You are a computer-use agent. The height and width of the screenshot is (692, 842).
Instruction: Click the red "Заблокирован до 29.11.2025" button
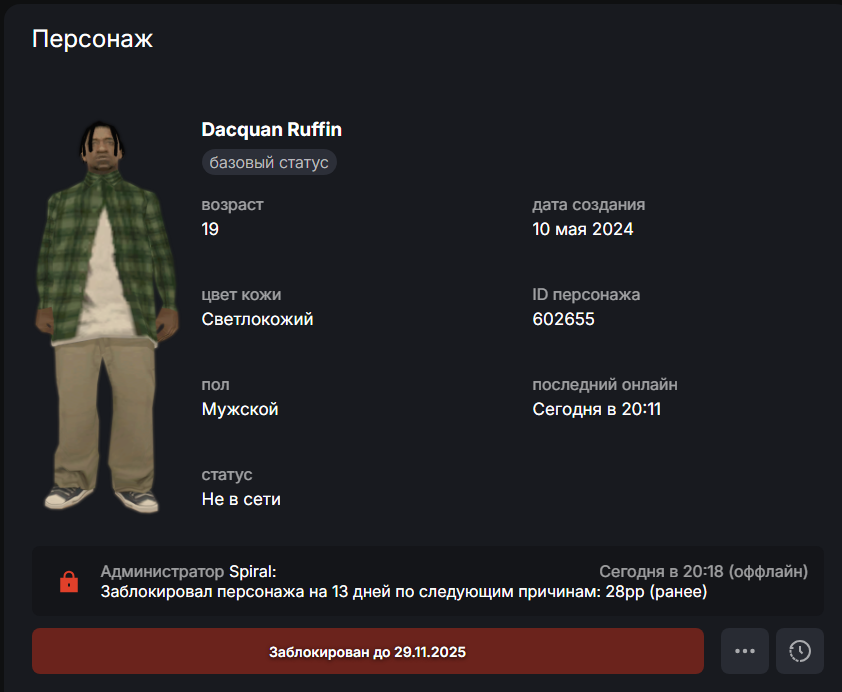coord(367,651)
